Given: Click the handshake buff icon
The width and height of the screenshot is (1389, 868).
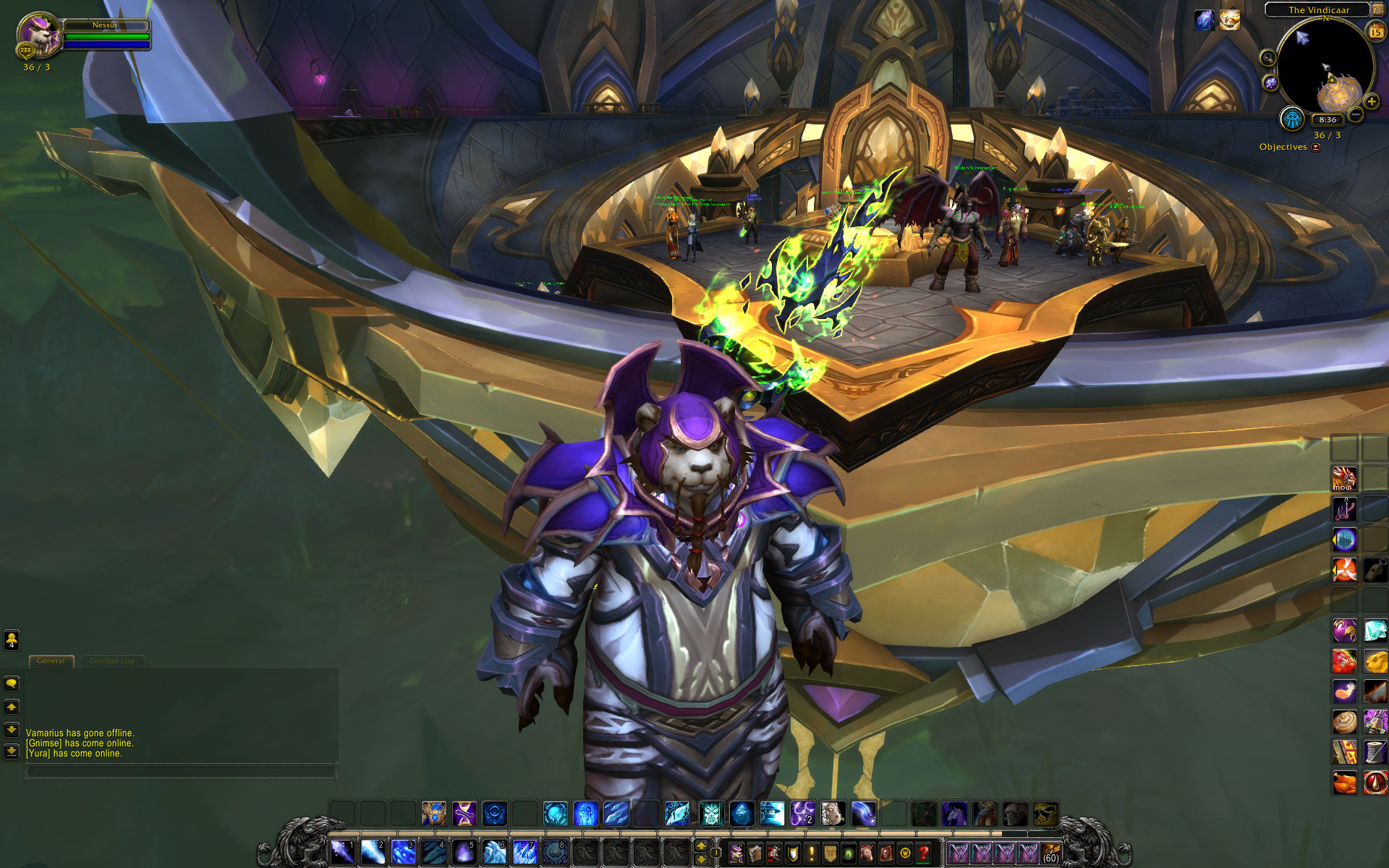Looking at the screenshot, I should 1229,20.
